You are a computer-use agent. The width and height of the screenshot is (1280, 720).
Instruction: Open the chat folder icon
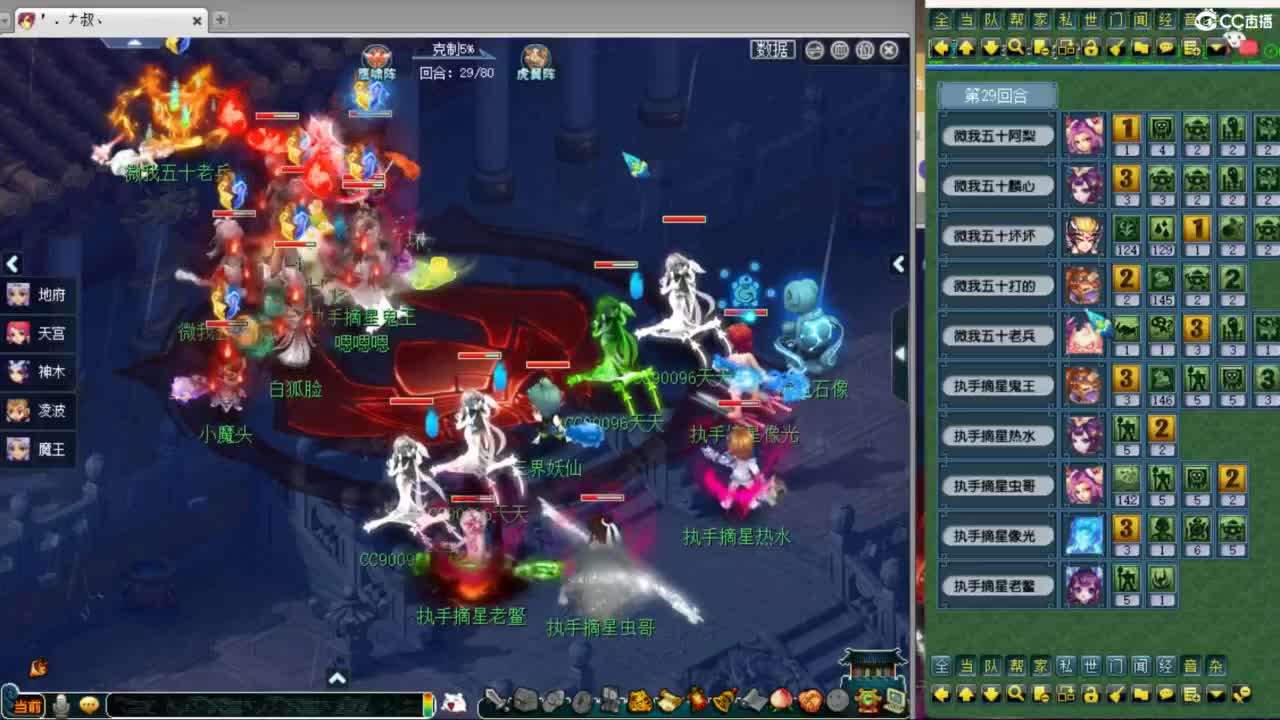point(1142,48)
